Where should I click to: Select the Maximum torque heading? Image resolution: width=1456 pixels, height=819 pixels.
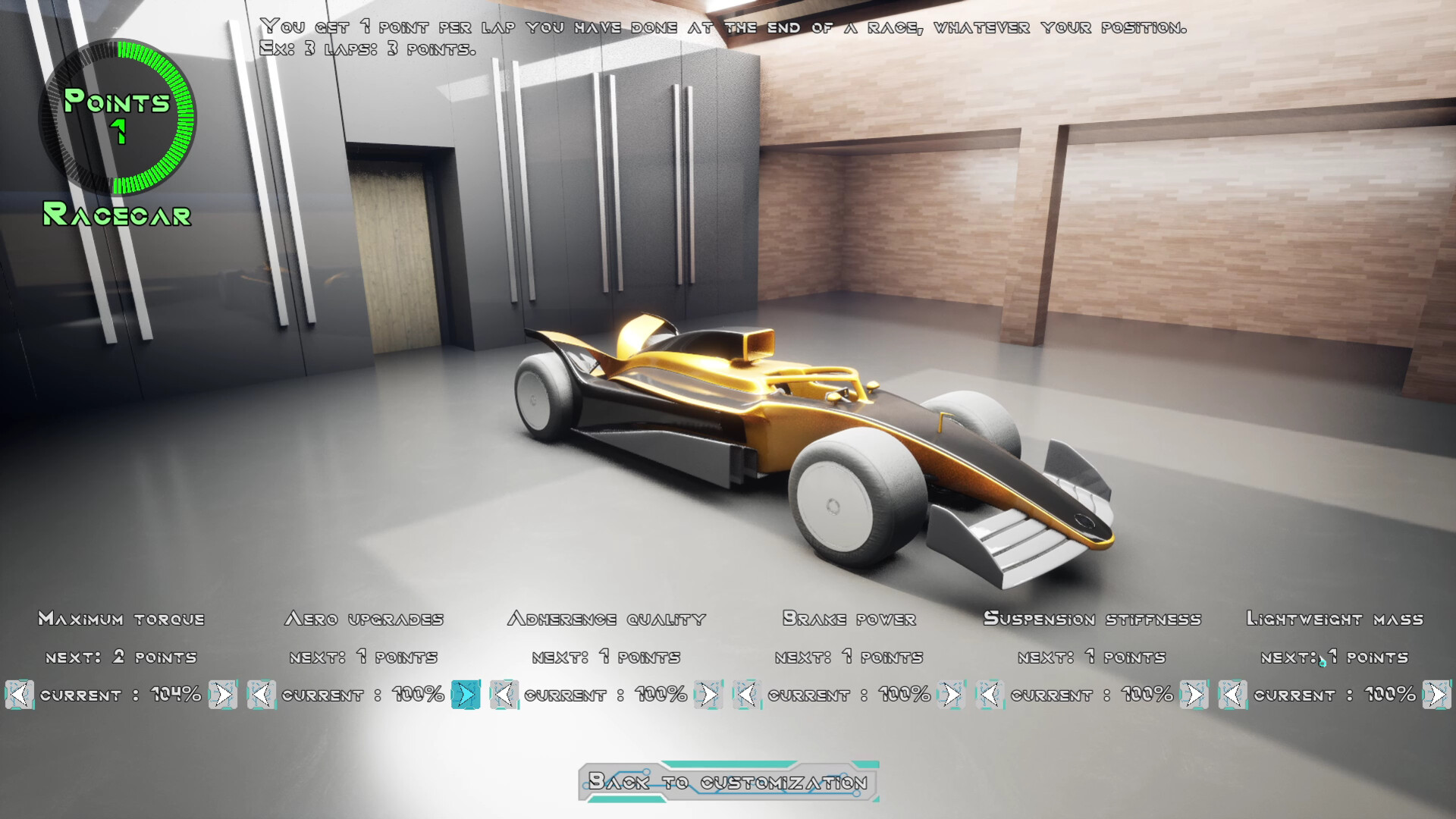121,619
